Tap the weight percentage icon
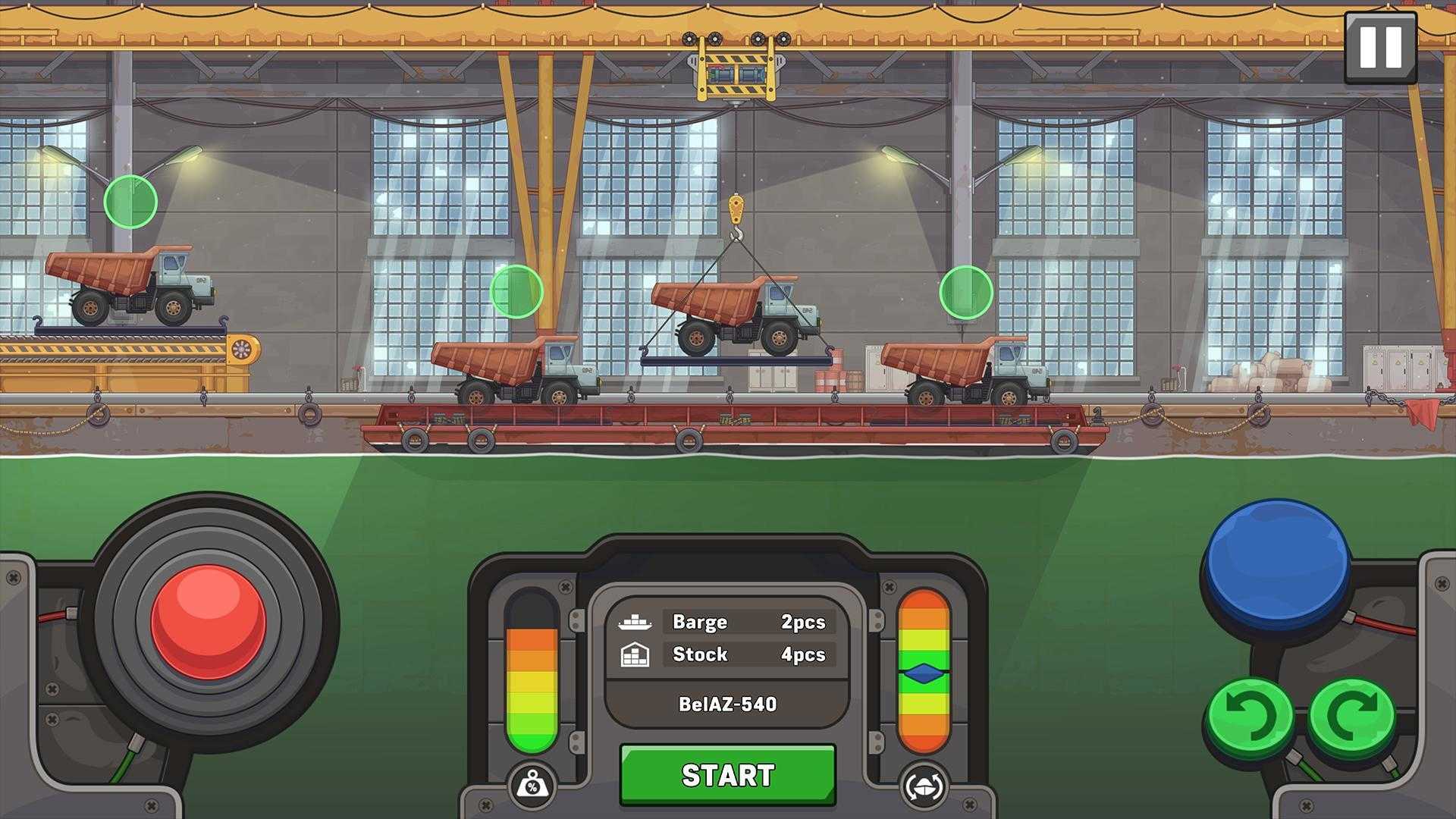This screenshot has height=819, width=1456. (532, 786)
